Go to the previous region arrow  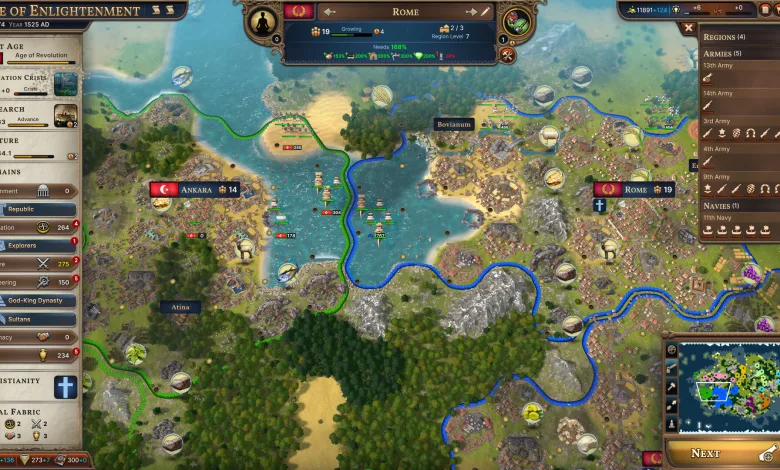pos(328,12)
